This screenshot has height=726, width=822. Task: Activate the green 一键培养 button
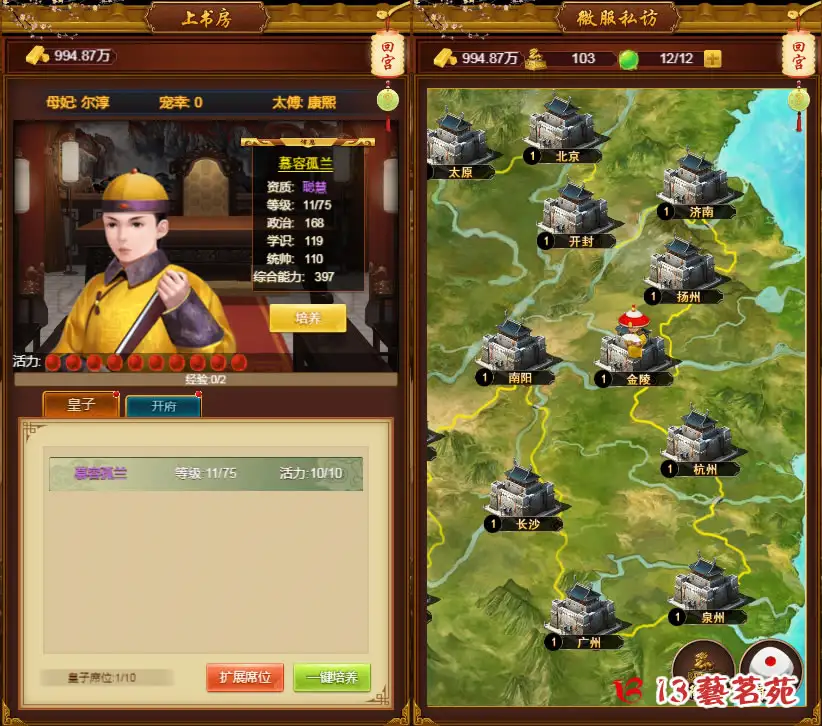pos(331,677)
